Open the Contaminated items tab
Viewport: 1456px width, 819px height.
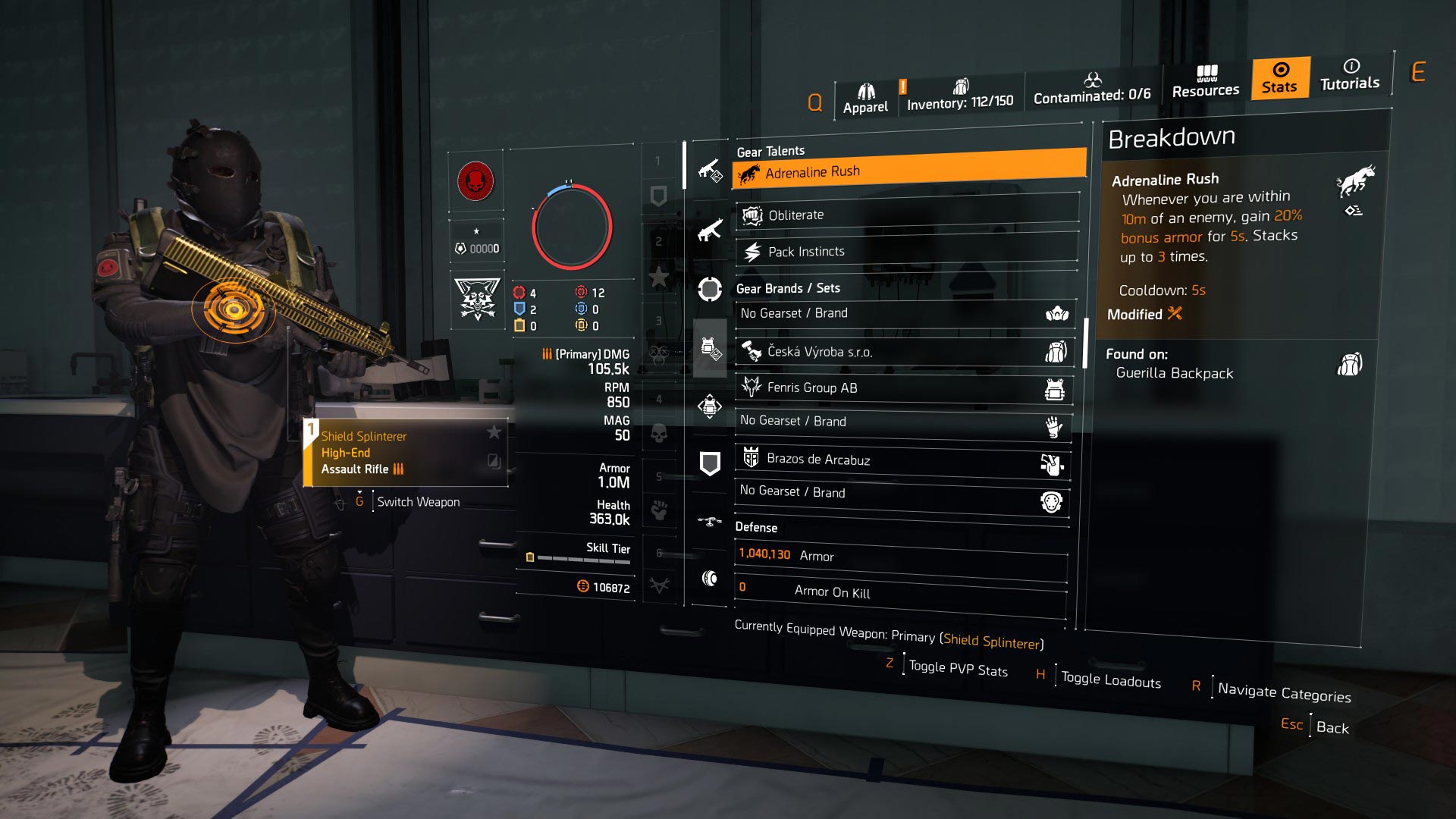pyautogui.click(x=1091, y=89)
